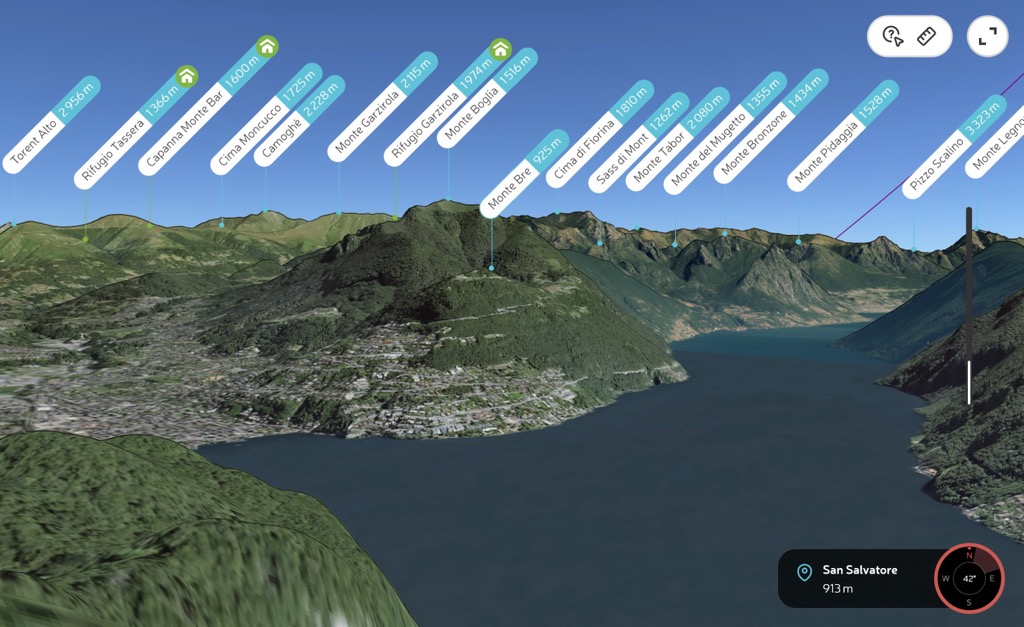
Task: Enter fullscreen with the expand button
Action: pos(988,37)
